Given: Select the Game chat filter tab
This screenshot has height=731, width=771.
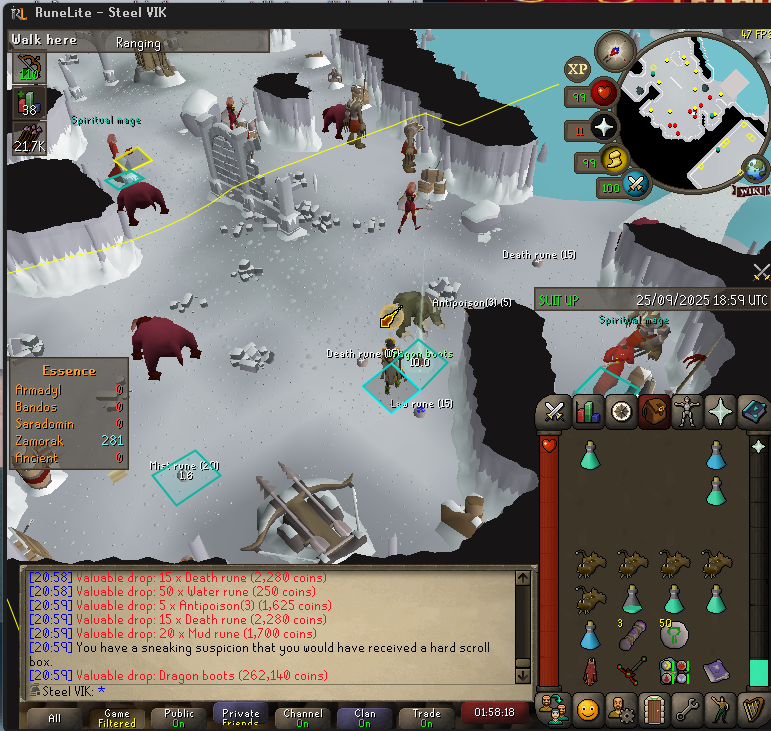Looking at the screenshot, I should pos(117,717).
